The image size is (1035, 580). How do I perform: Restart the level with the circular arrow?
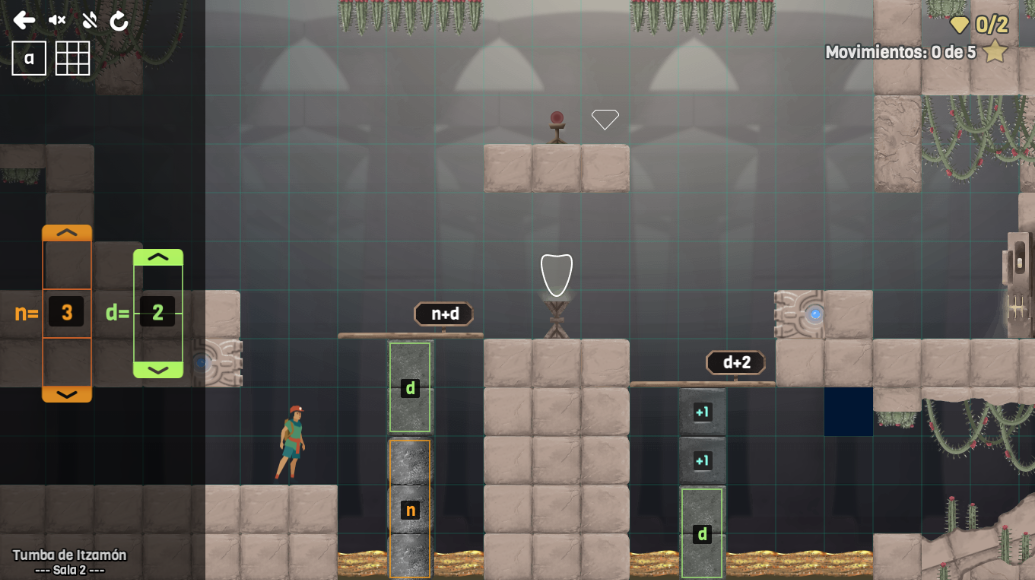pyautogui.click(x=119, y=20)
